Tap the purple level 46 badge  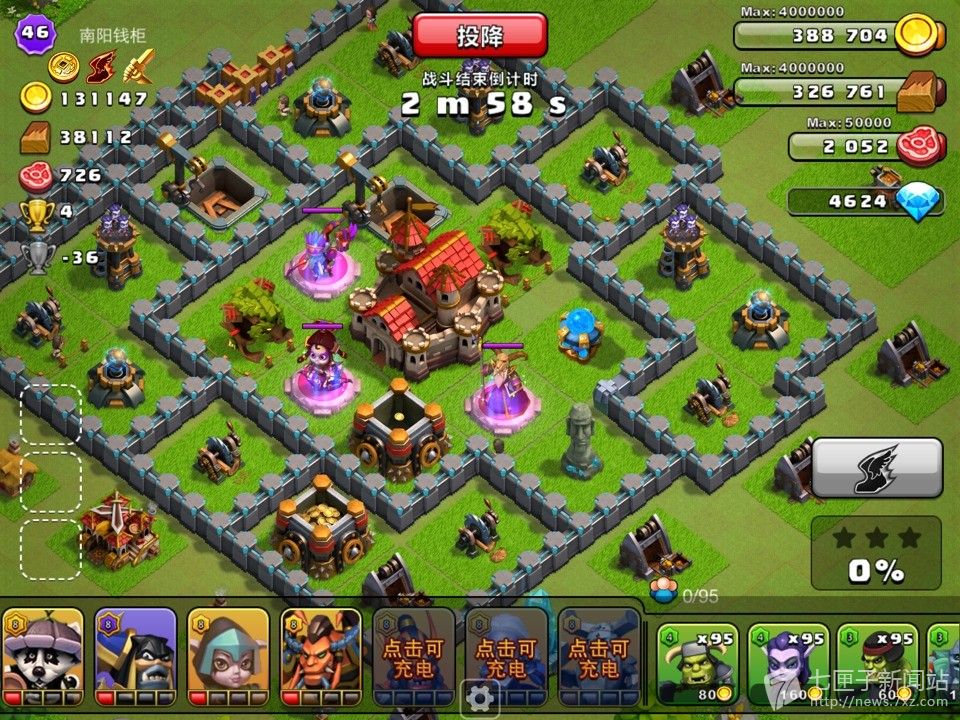click(32, 33)
